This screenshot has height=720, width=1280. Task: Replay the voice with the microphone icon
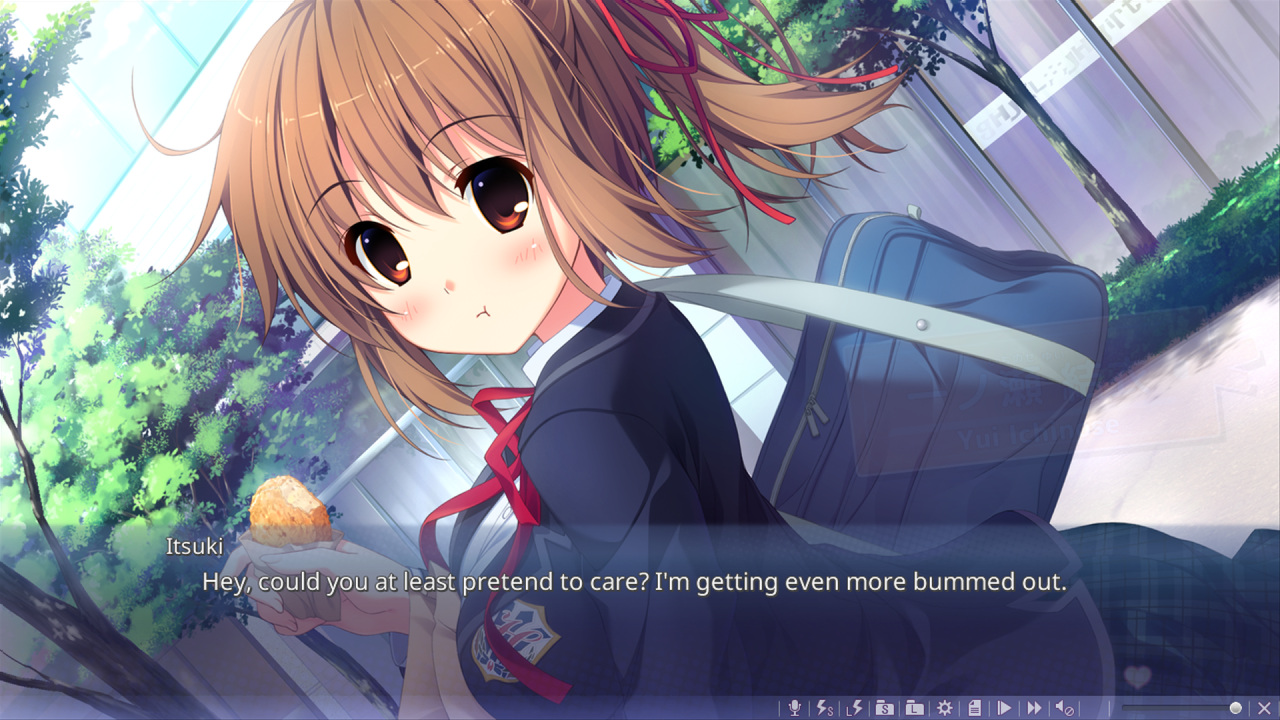795,708
